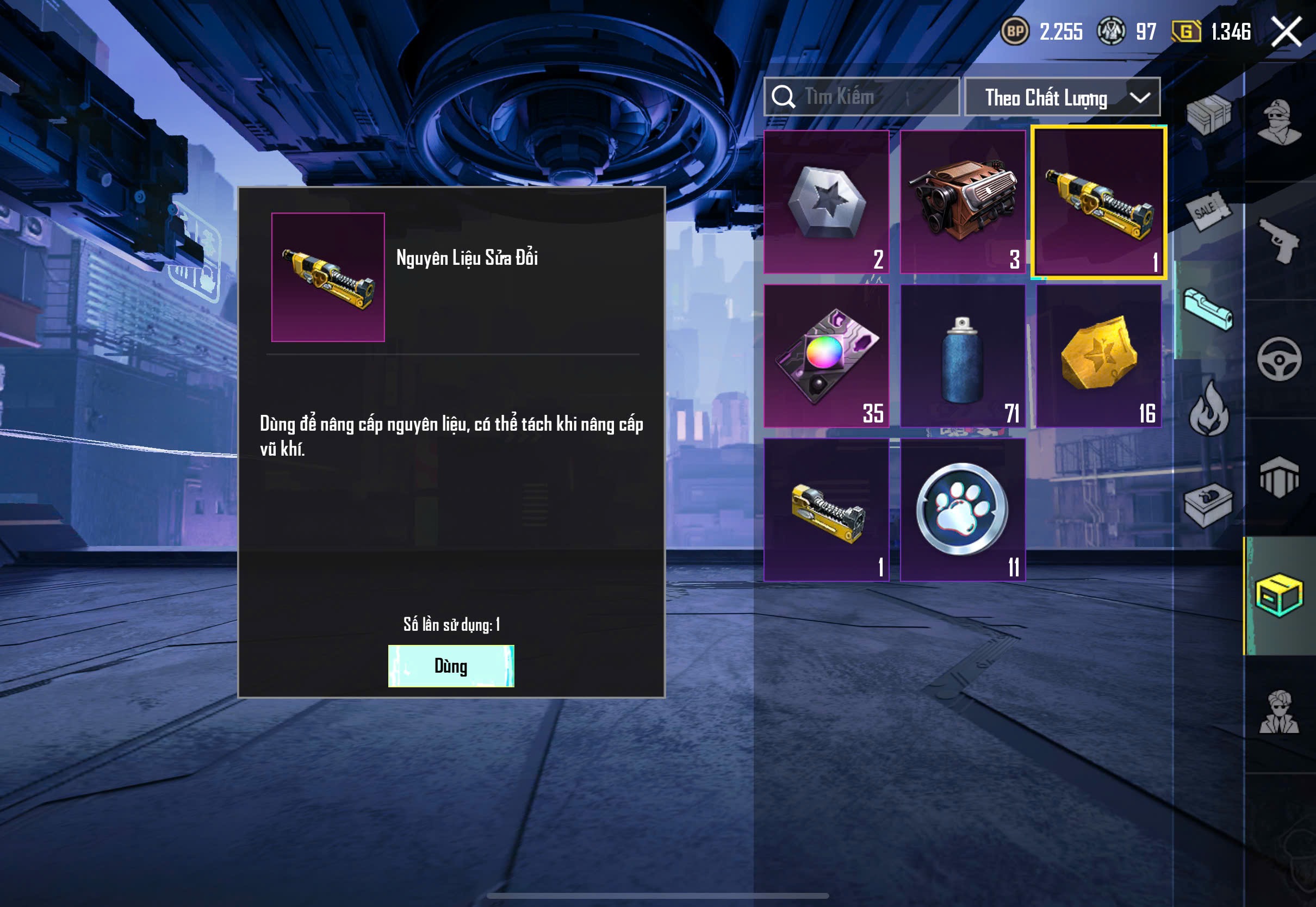Select the bottom-row yellow gun part slot
1316x907 pixels.
(x=826, y=509)
